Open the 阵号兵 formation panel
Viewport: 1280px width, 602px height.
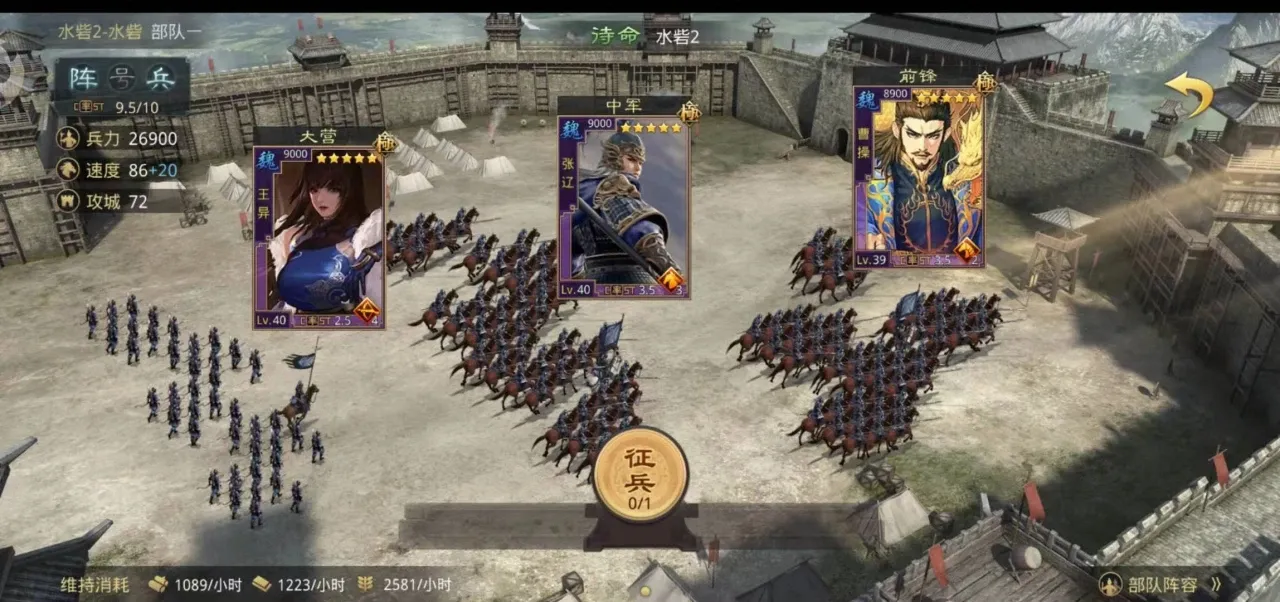(x=121, y=78)
